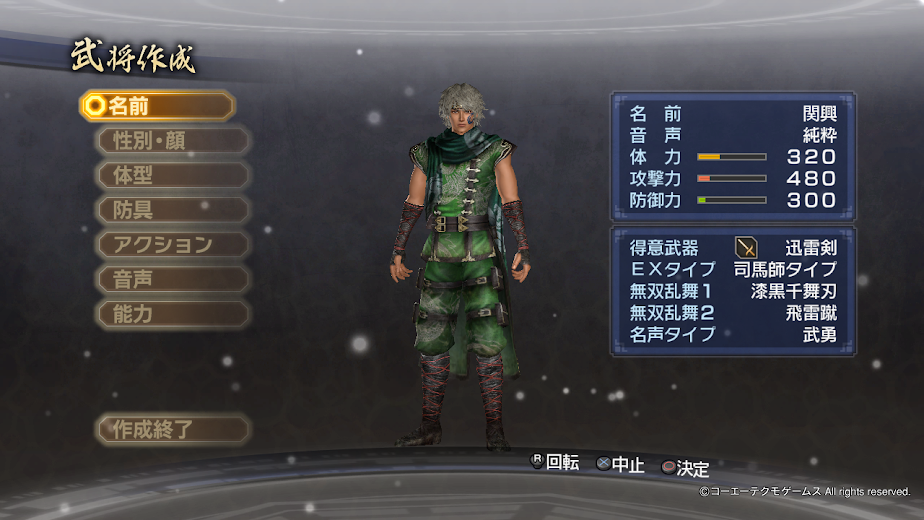Choose the 能力 (Abilities) entry

171,314
